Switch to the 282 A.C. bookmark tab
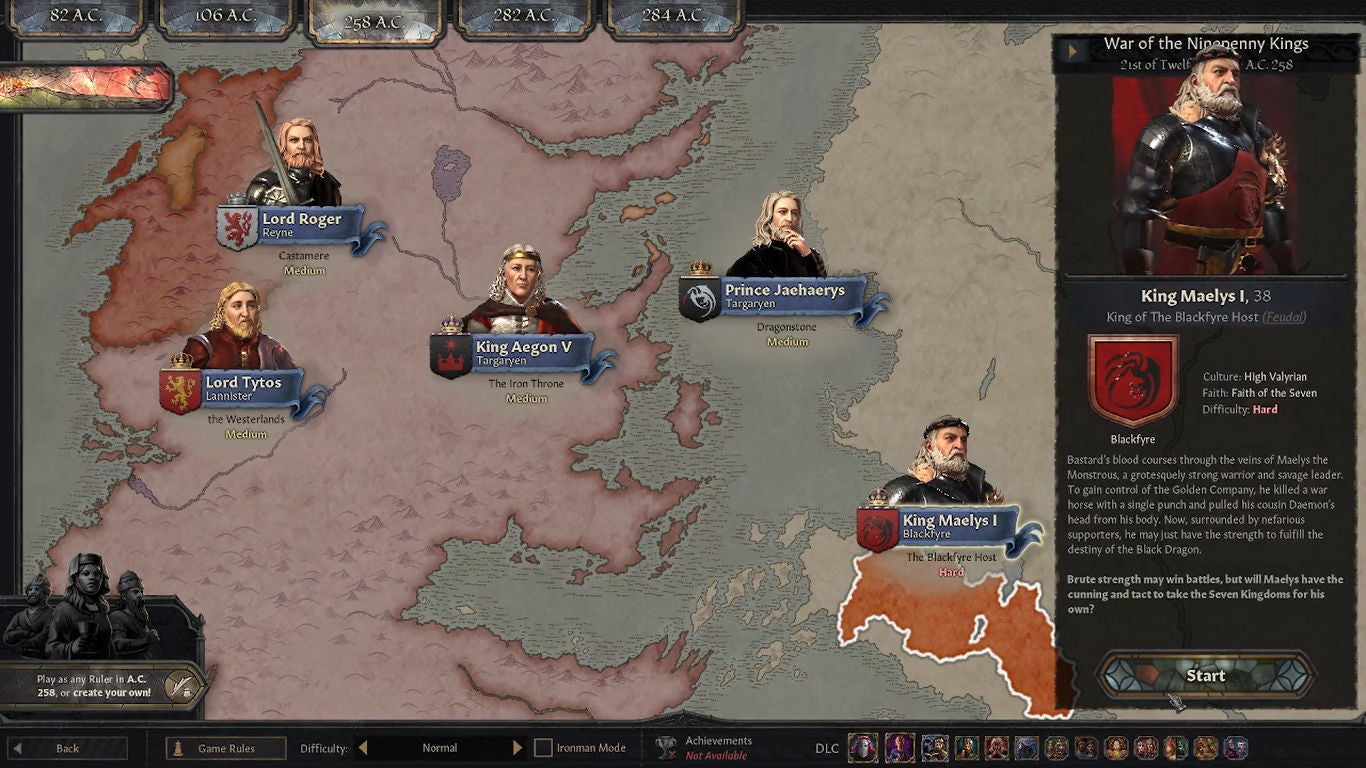The height and width of the screenshot is (768, 1366). 524,16
